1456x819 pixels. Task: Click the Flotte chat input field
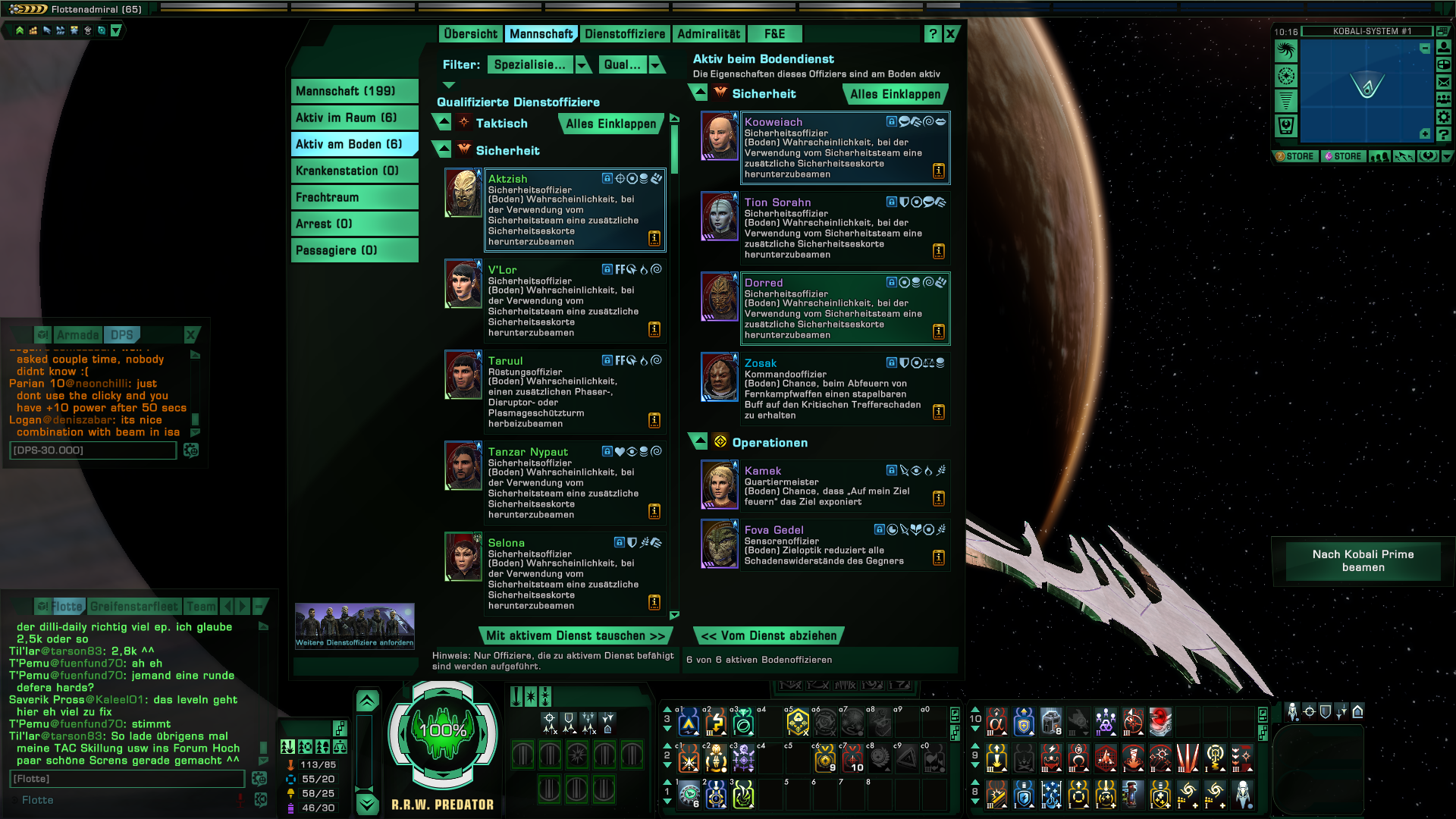click(127, 779)
